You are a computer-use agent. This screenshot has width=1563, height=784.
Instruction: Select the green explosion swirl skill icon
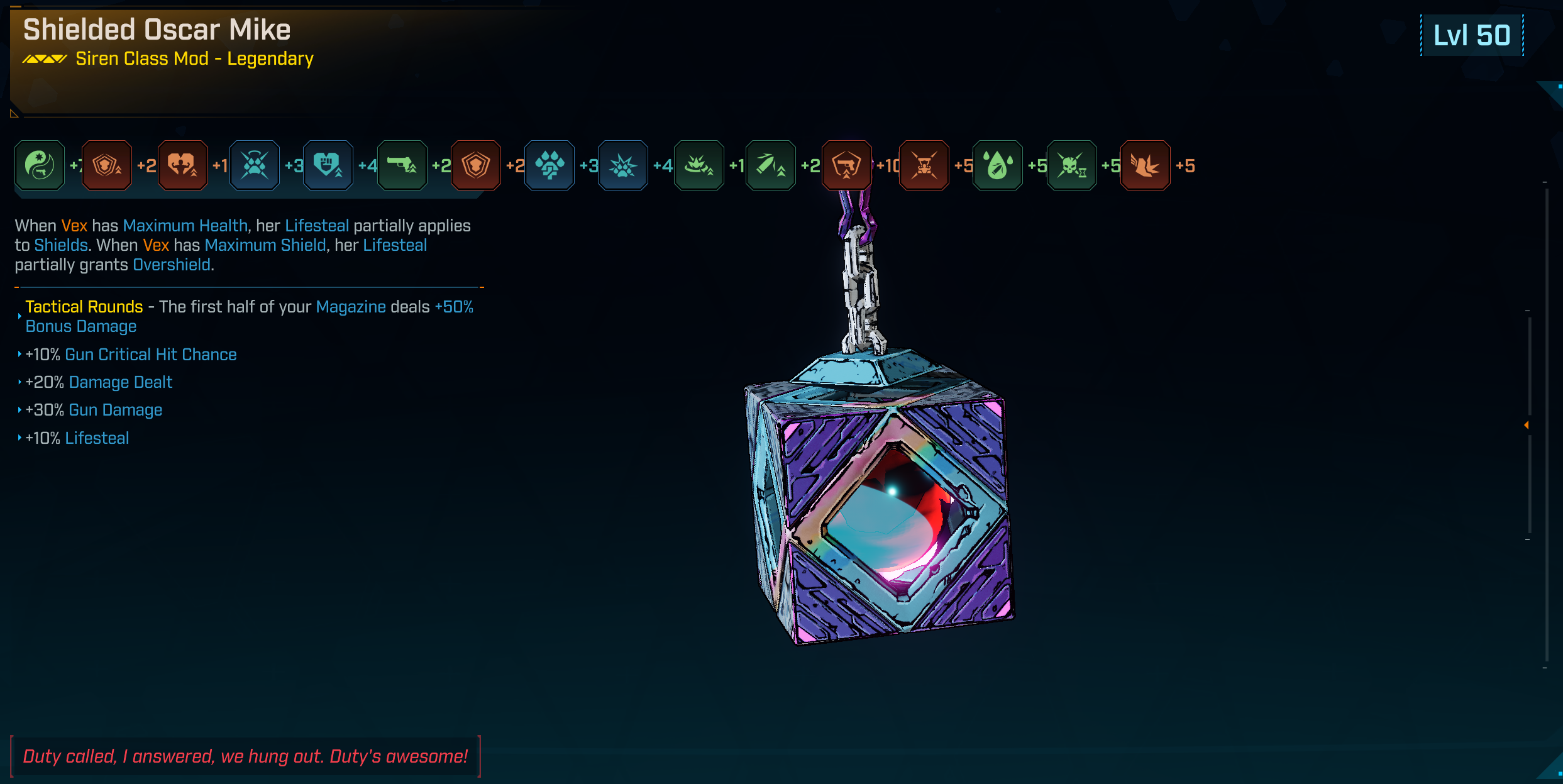point(699,165)
